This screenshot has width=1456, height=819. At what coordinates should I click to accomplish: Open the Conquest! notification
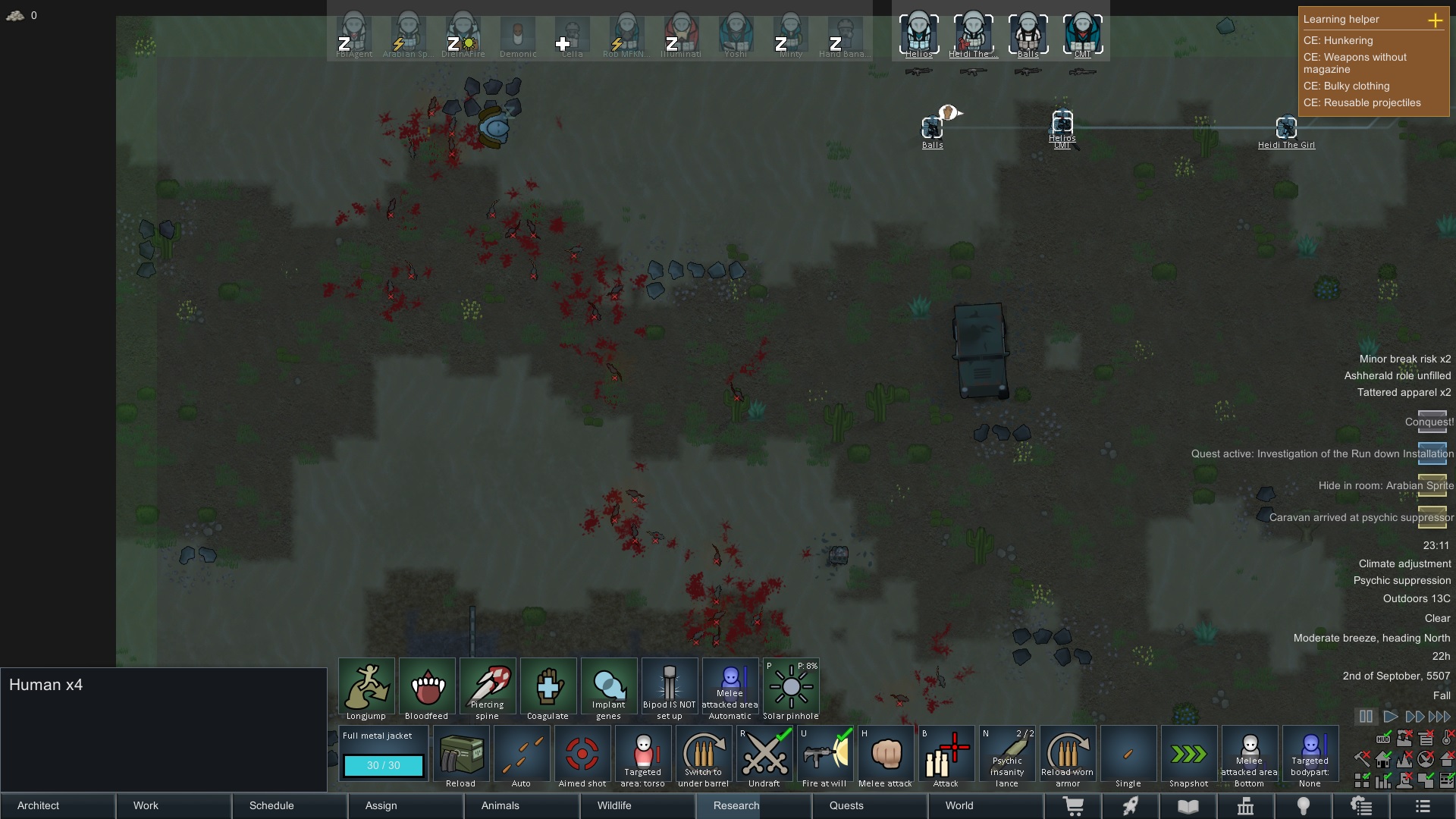pos(1432,422)
